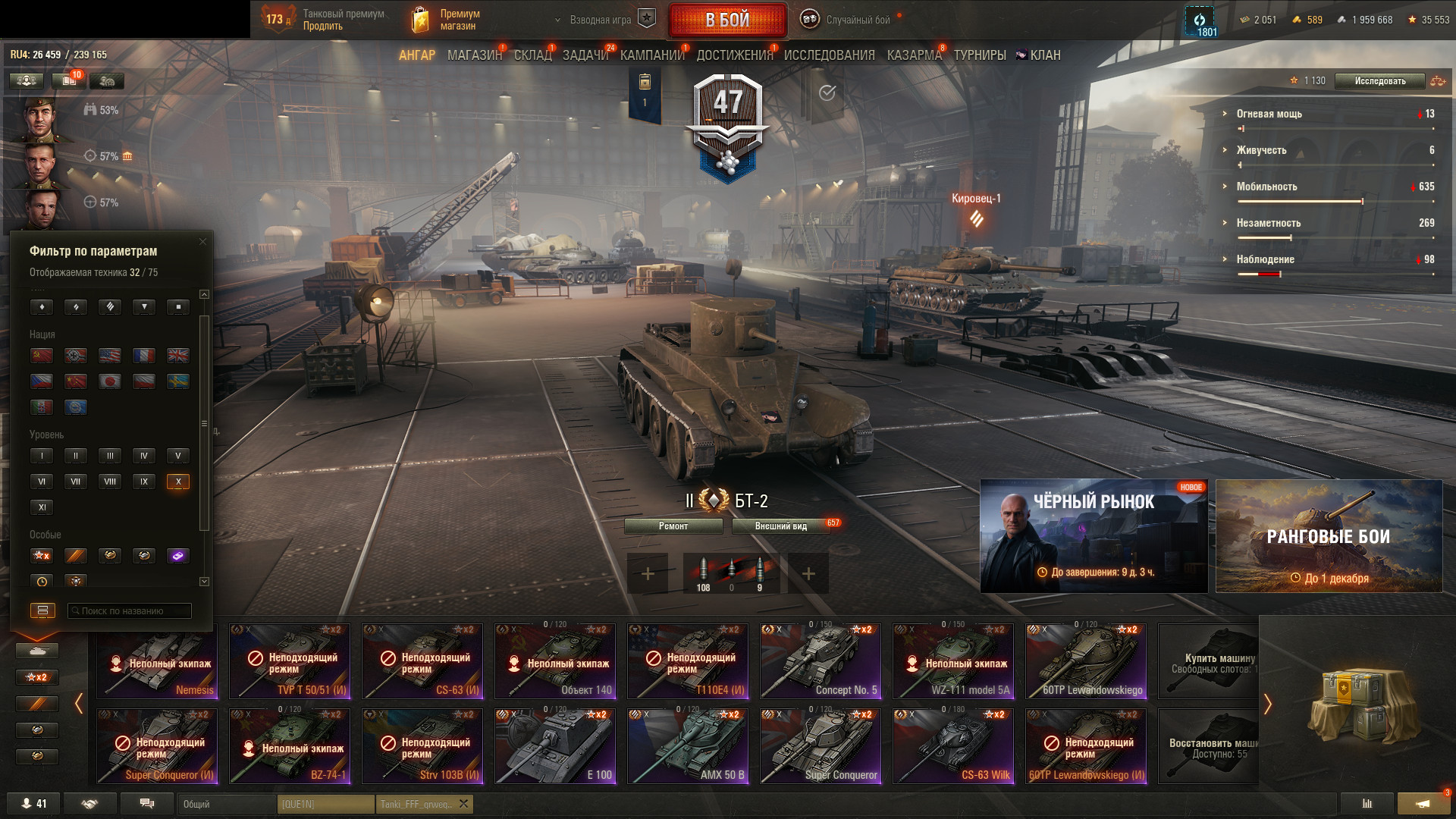The width and height of the screenshot is (1456, 819).
Task: Toggle the tier VIII level filter
Action: click(110, 482)
